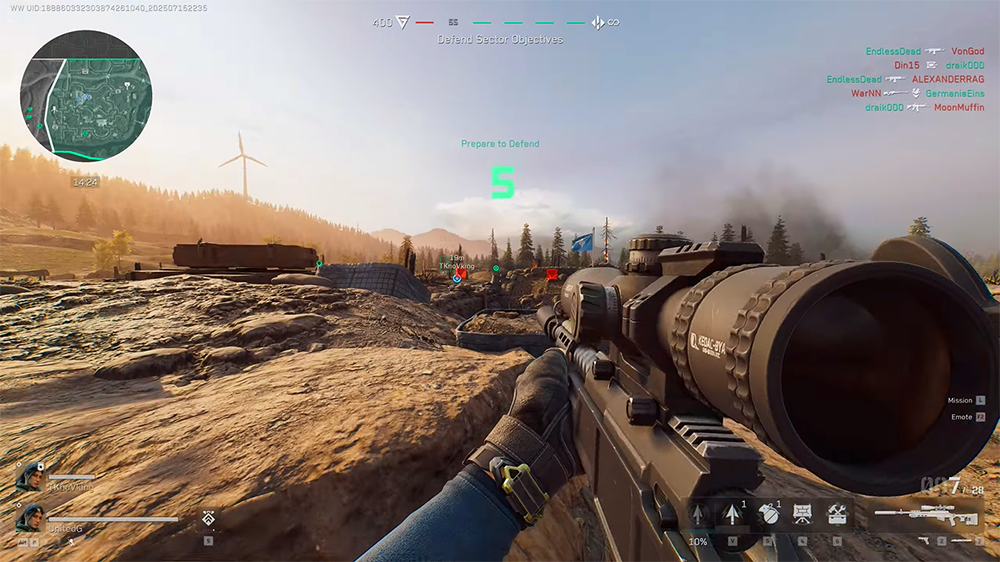Viewport: 1000px width, 562px height.
Task: Choose the toolbox with hammer and wrench
Action: [x=836, y=514]
